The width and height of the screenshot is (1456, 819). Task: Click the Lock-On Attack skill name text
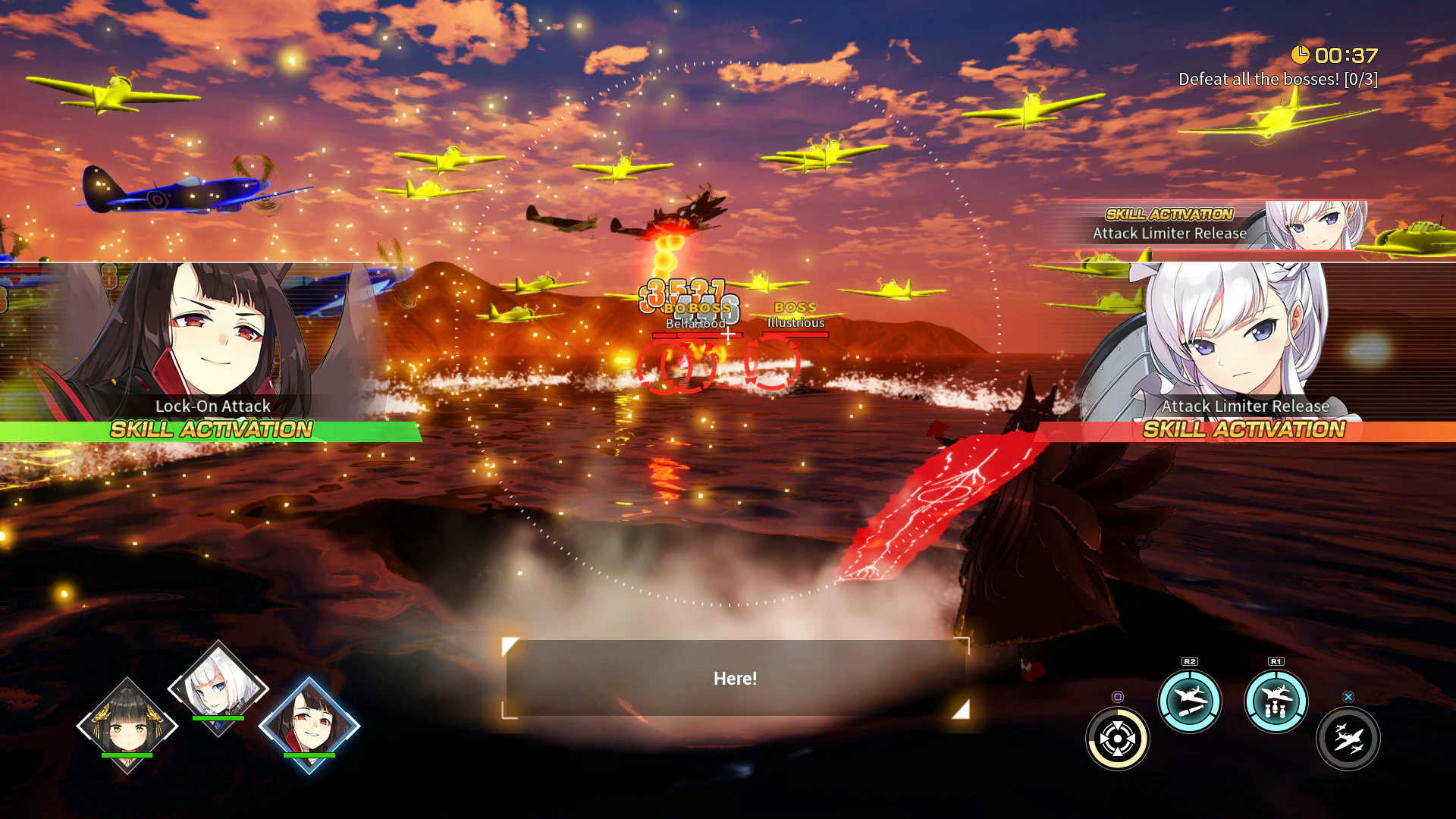click(x=212, y=406)
